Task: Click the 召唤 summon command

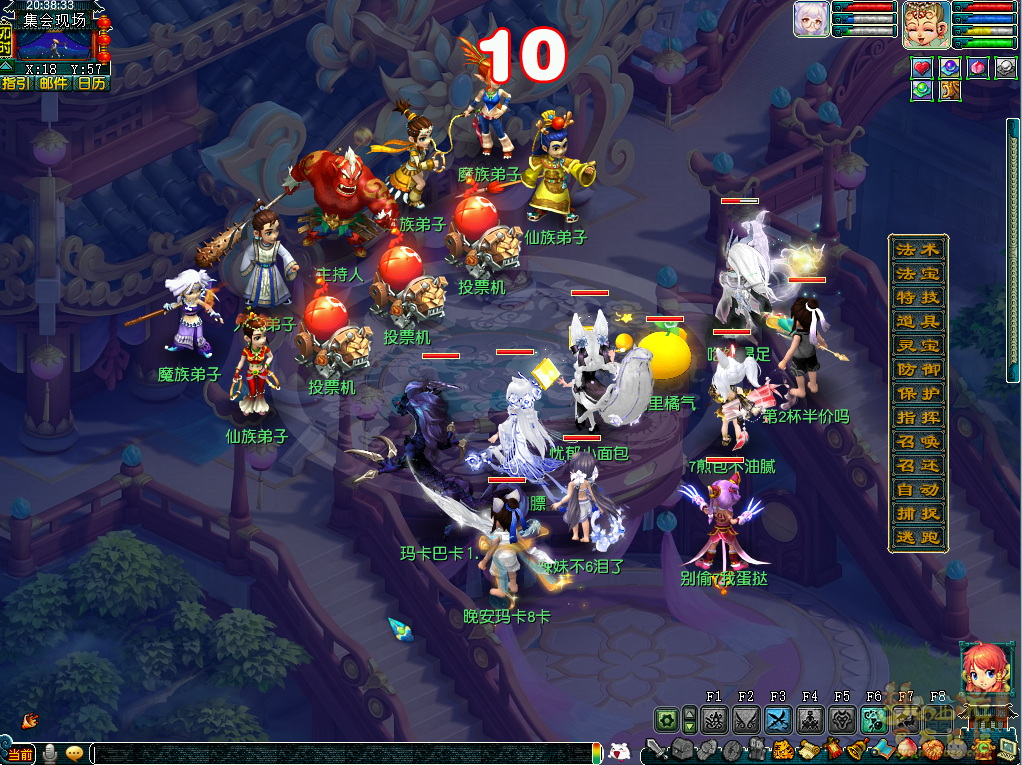Action: pyautogui.click(x=918, y=442)
